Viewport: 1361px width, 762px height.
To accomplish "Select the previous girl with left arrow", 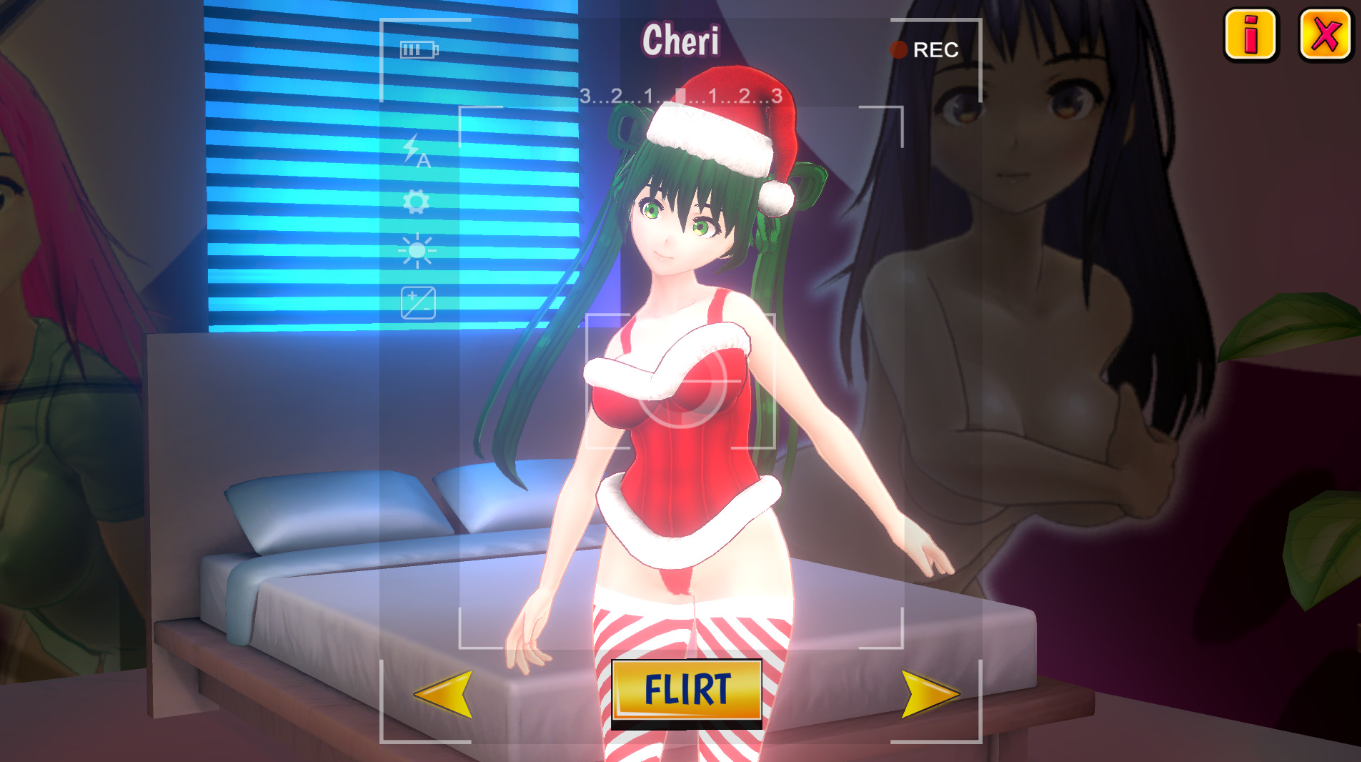I will (x=443, y=693).
